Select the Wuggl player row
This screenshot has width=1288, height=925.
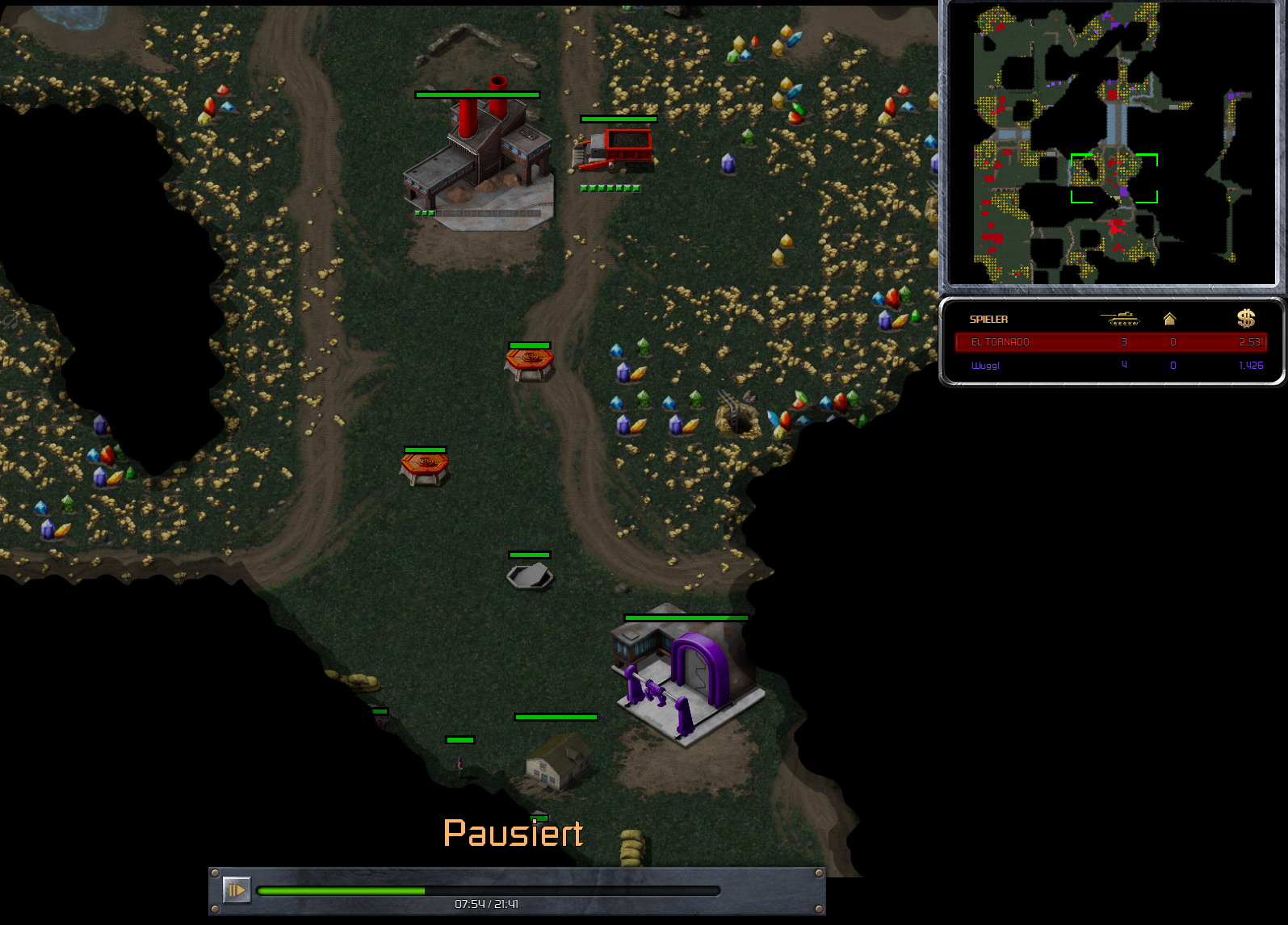click(x=1110, y=366)
